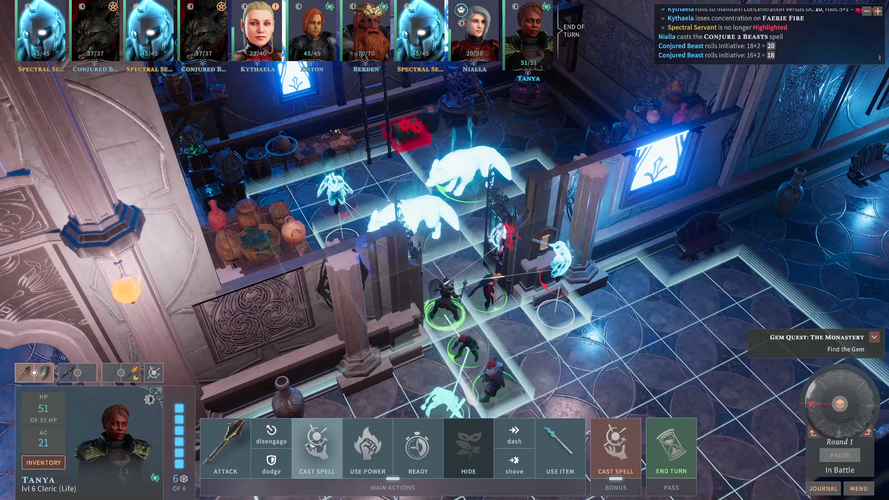Select Berden's portrait in initiative order

pyautogui.click(x=367, y=31)
